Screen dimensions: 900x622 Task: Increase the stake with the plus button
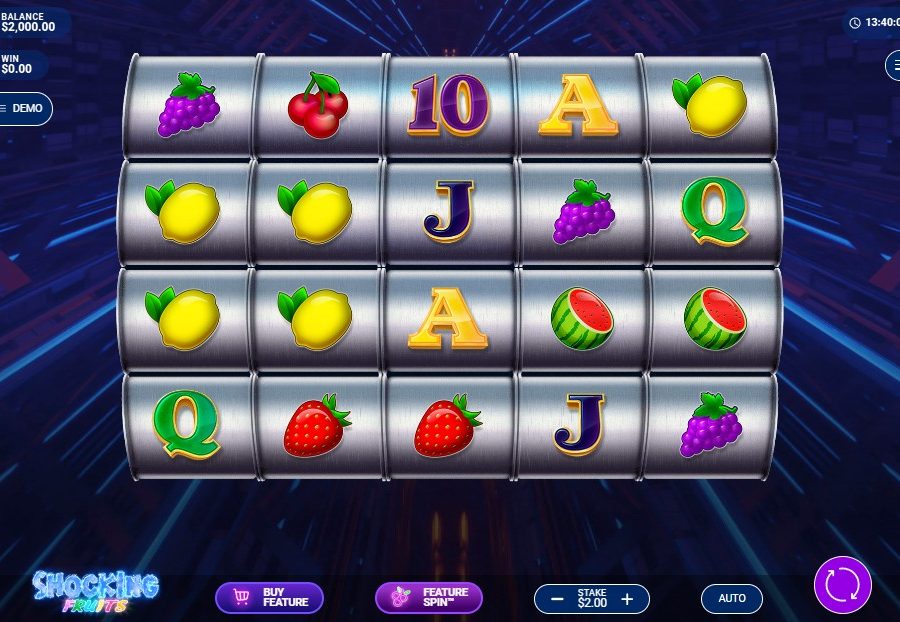coord(627,599)
